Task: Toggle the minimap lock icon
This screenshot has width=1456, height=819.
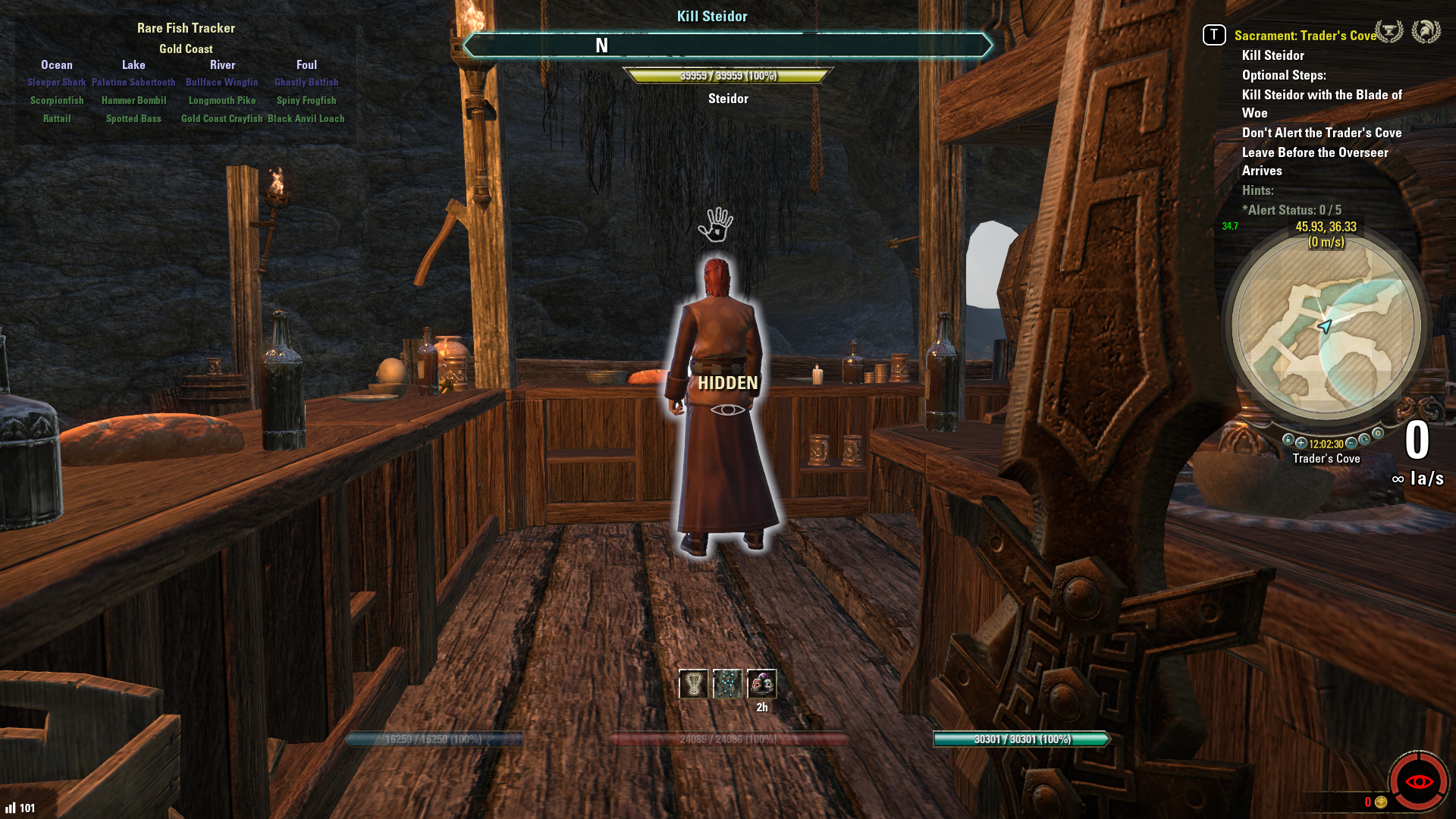Action: click(x=1288, y=440)
